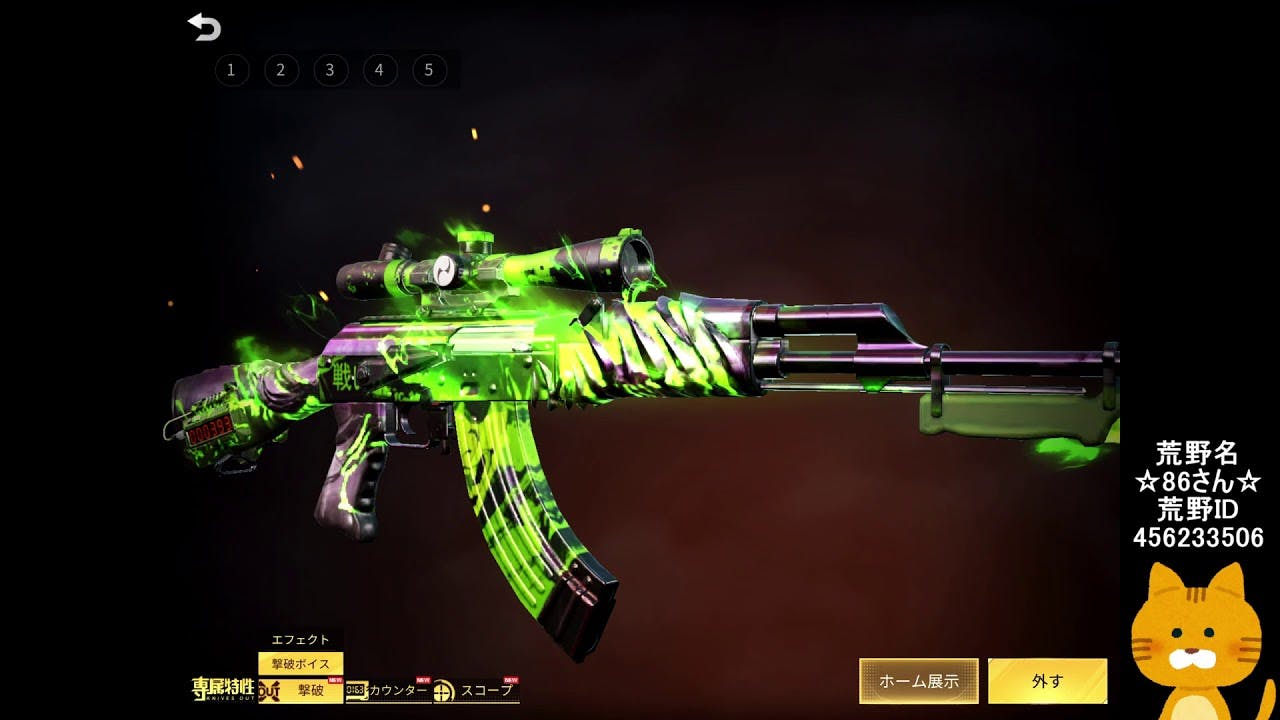1280x720 pixels.
Task: Open the カウンター trait tab
Action: coord(388,690)
